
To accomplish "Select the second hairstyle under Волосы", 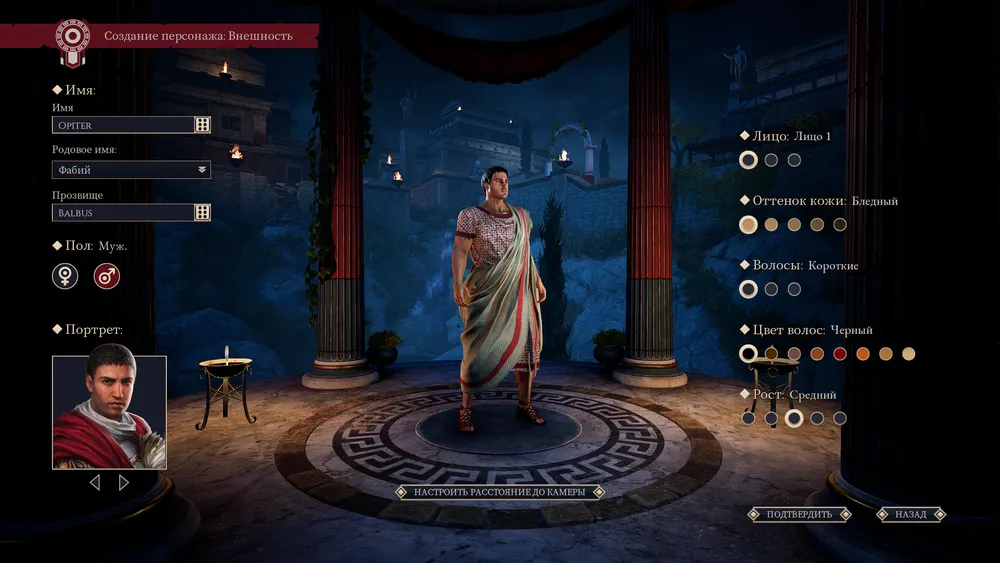I will click(771, 289).
